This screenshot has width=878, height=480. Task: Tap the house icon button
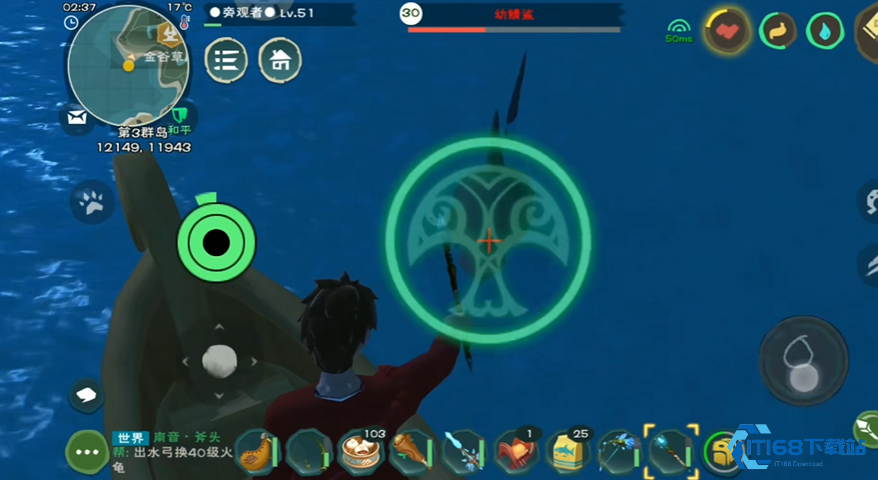[280, 61]
